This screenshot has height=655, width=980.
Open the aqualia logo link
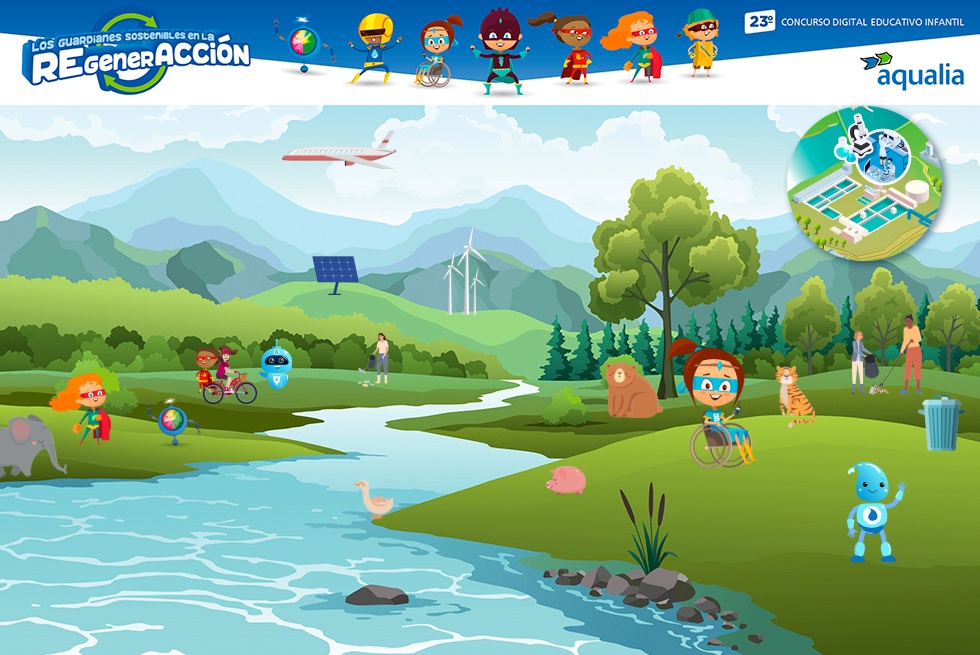[x=912, y=70]
